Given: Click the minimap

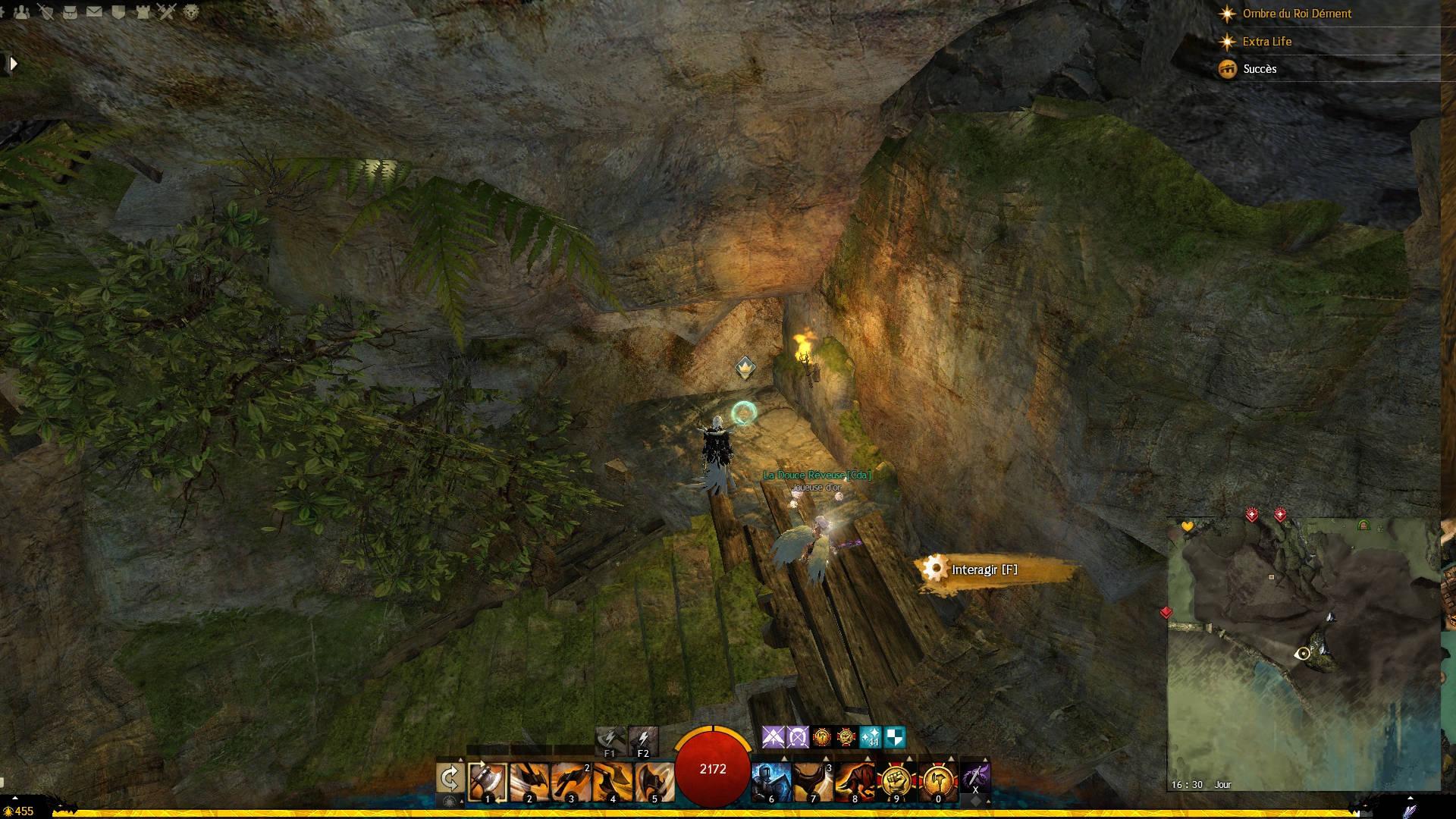Looking at the screenshot, I should tap(1303, 654).
